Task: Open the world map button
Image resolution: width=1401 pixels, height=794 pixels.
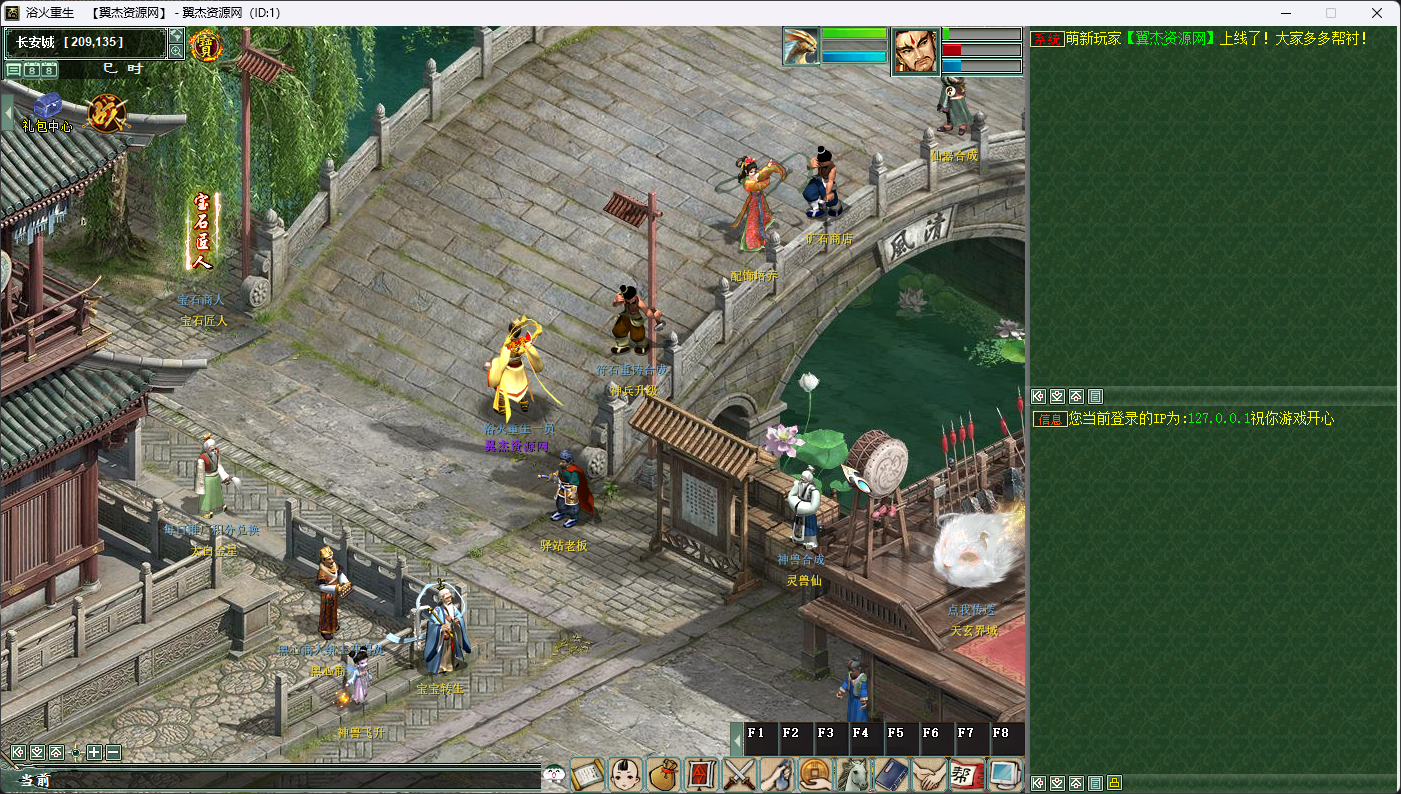Action: click(x=176, y=35)
